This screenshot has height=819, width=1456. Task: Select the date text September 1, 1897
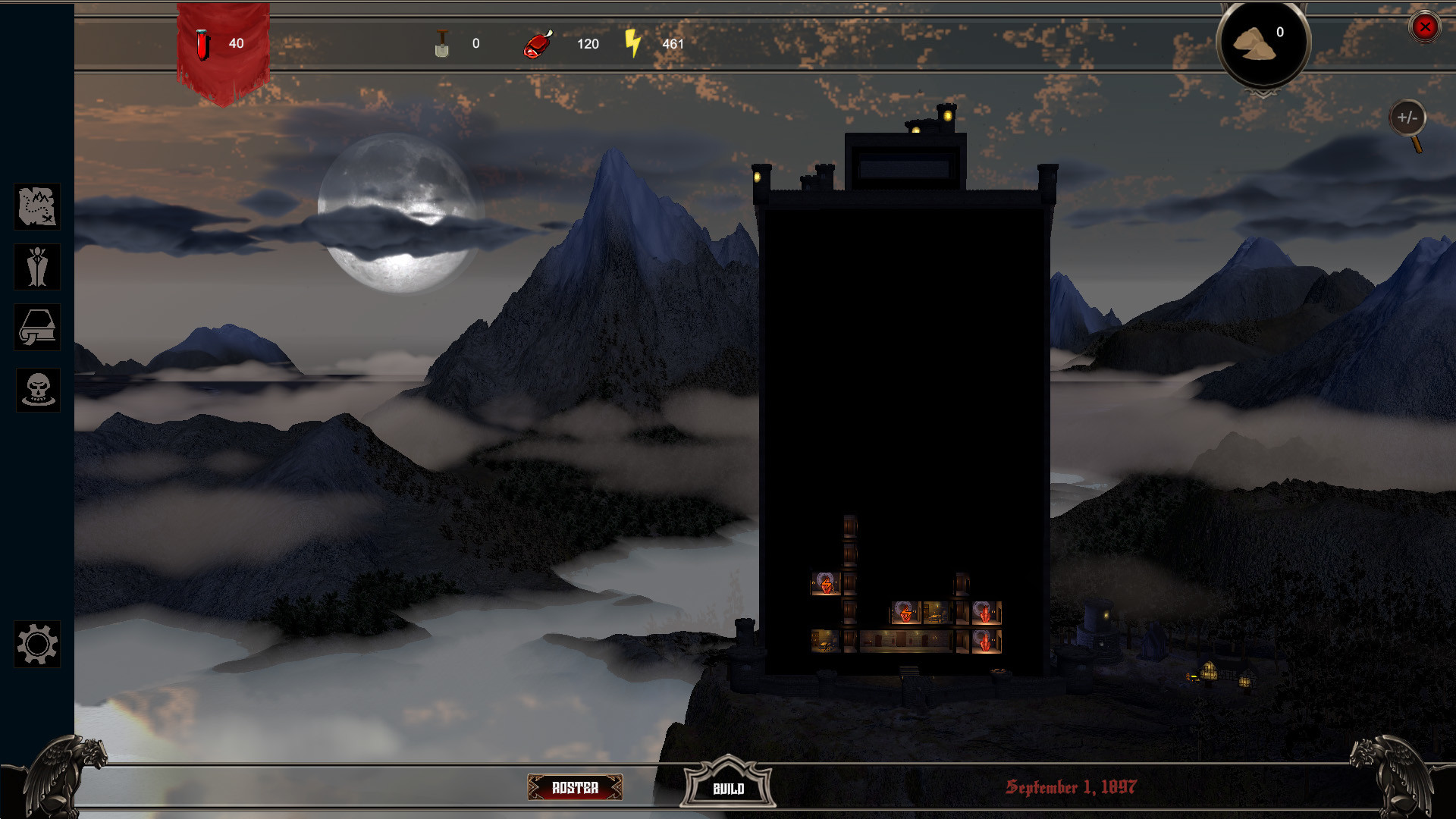tap(1072, 786)
